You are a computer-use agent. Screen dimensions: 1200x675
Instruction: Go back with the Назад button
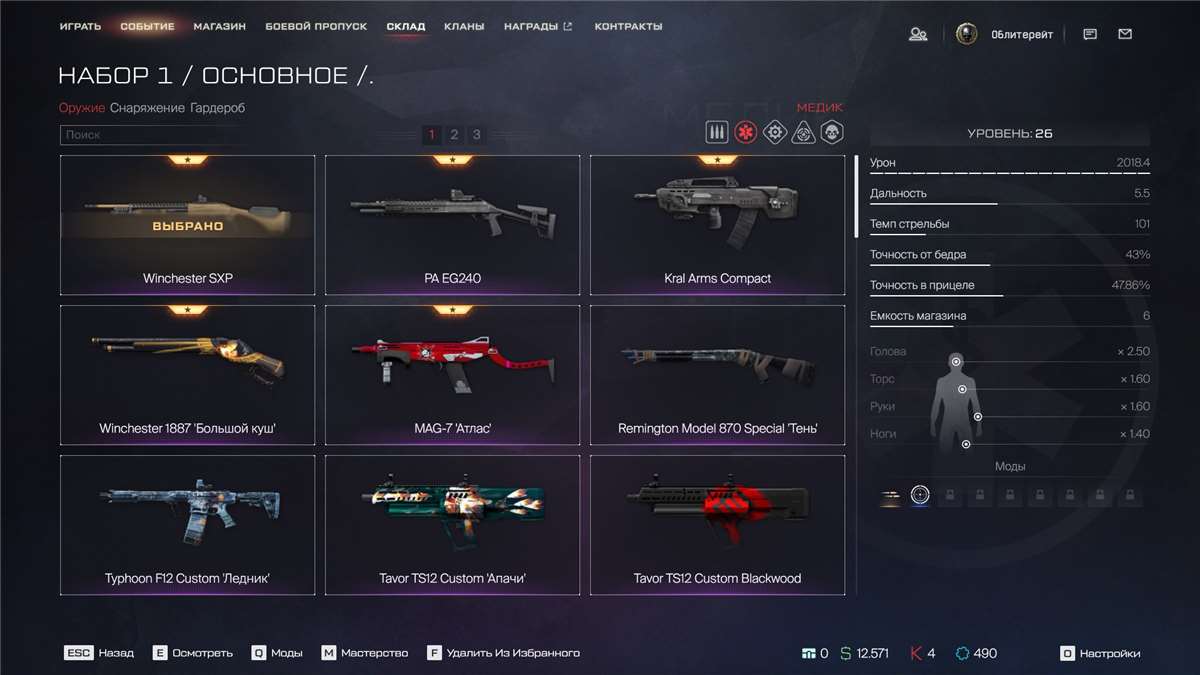(99, 654)
